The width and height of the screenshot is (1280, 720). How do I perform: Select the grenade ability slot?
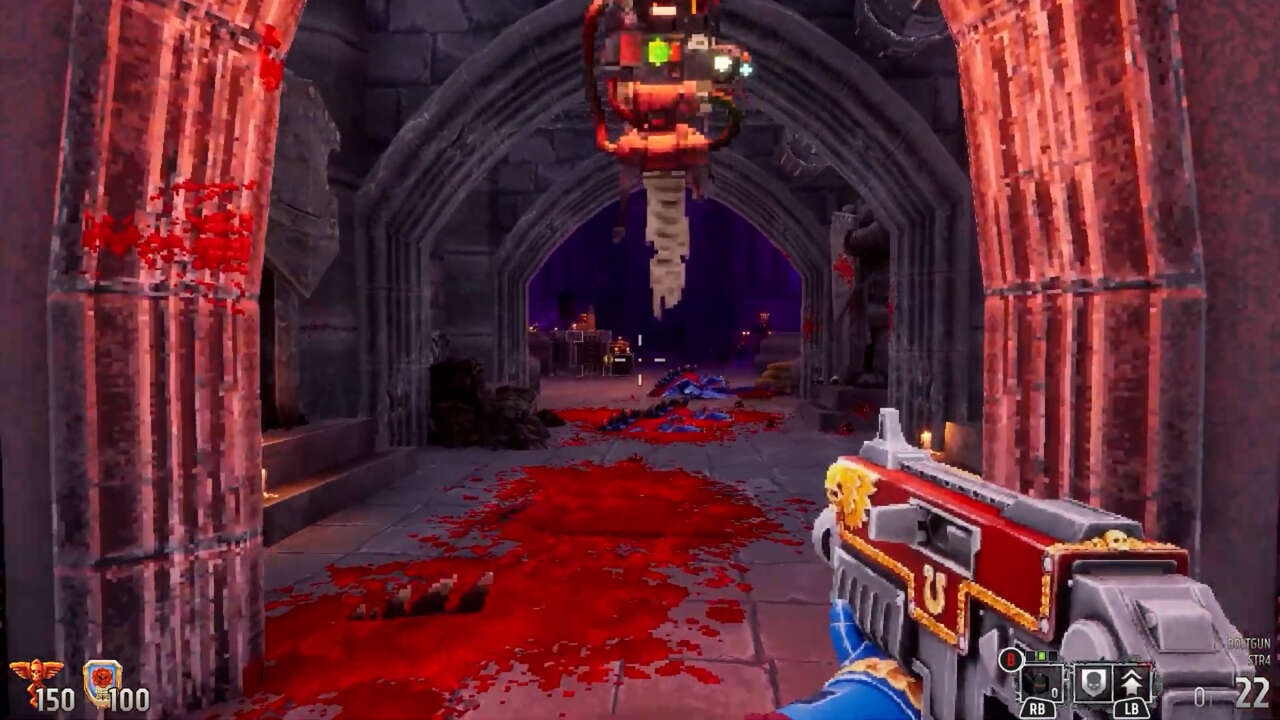1040,684
